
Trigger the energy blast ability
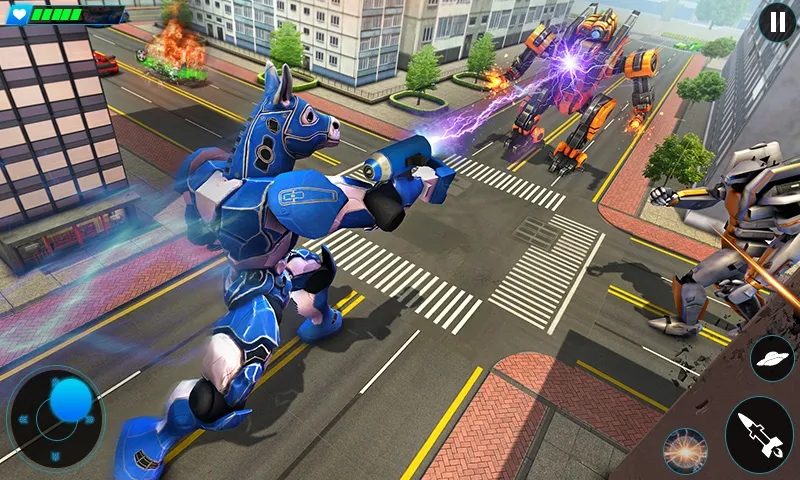point(686,450)
